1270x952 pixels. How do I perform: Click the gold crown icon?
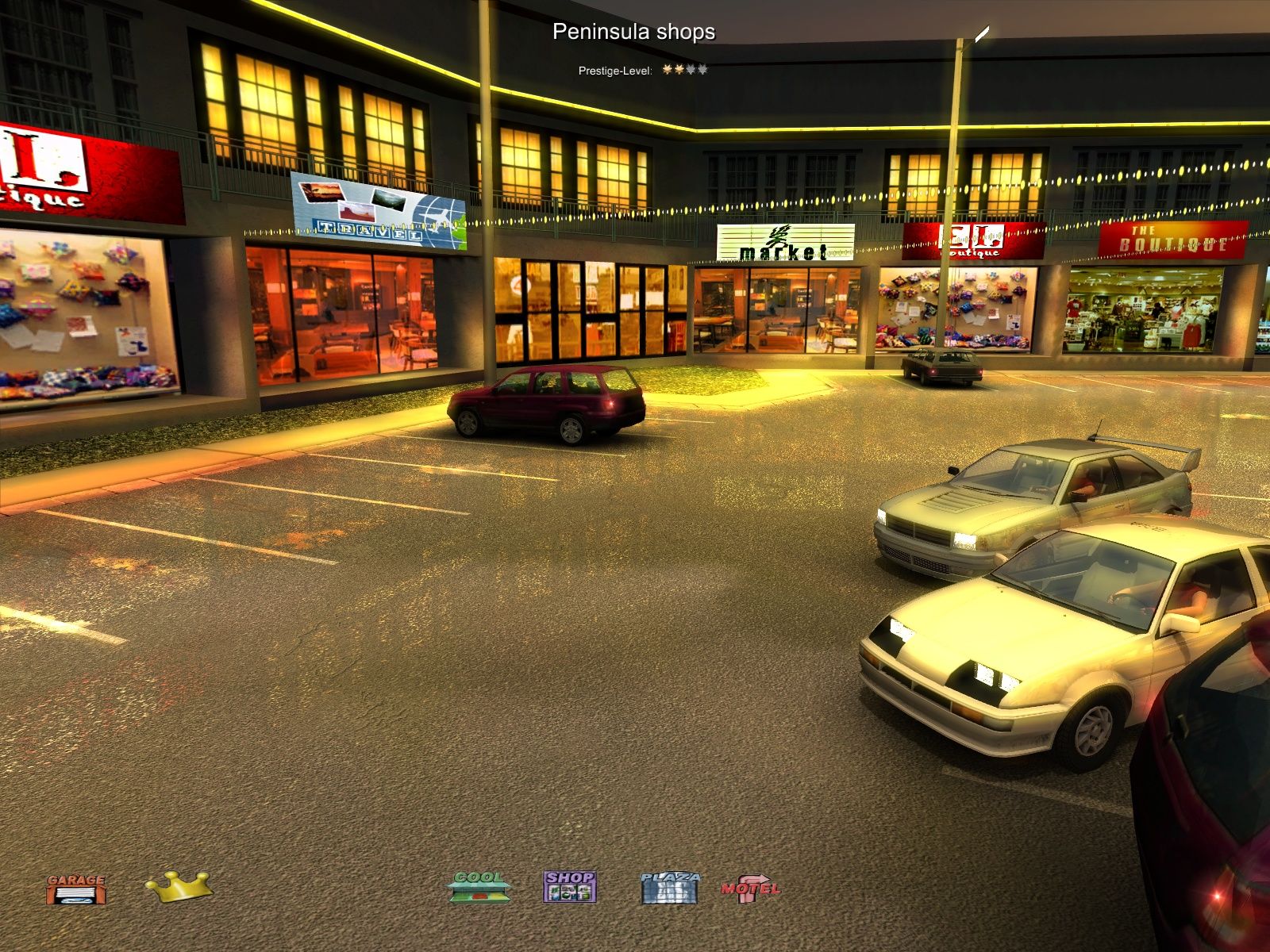click(x=179, y=886)
